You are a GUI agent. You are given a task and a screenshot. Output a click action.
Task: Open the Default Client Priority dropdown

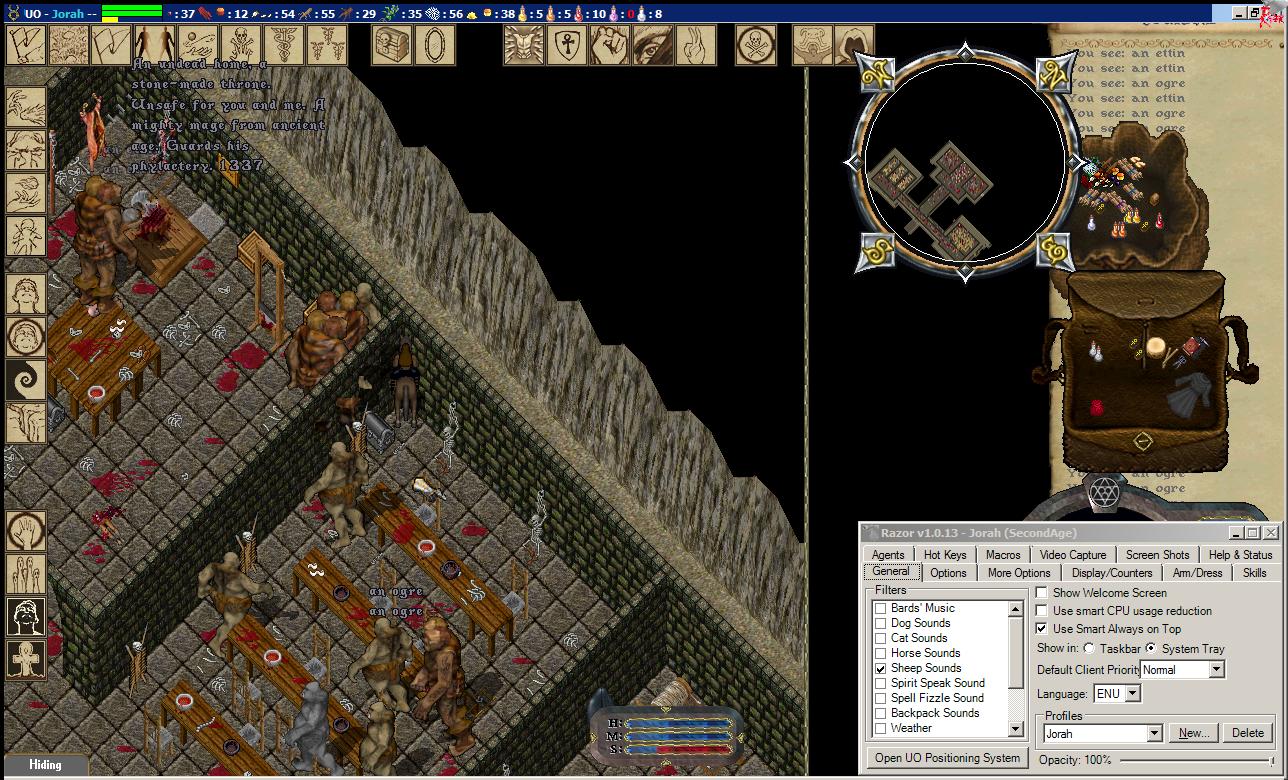(1216, 669)
